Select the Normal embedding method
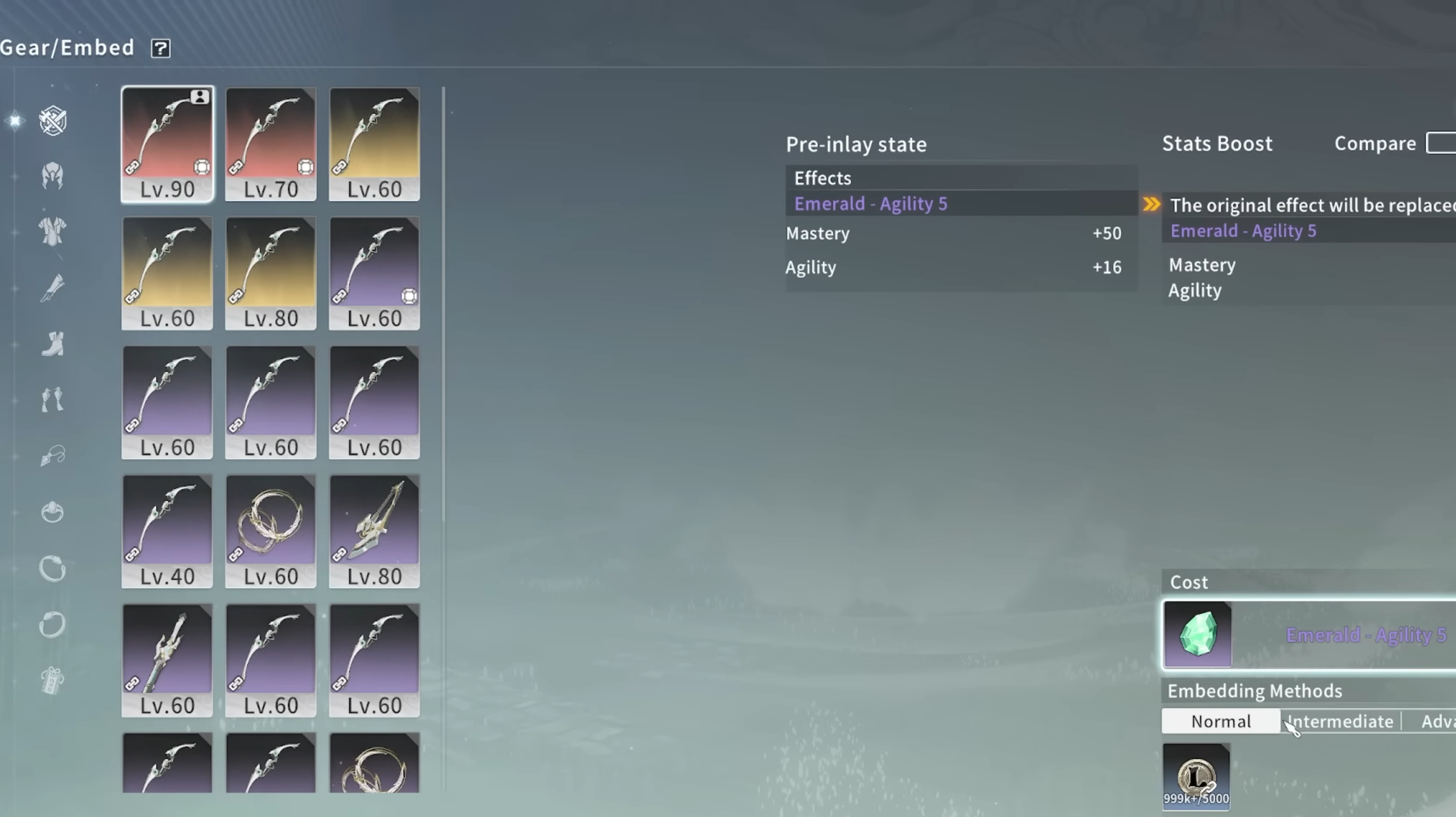This screenshot has height=817, width=1456. [x=1220, y=721]
